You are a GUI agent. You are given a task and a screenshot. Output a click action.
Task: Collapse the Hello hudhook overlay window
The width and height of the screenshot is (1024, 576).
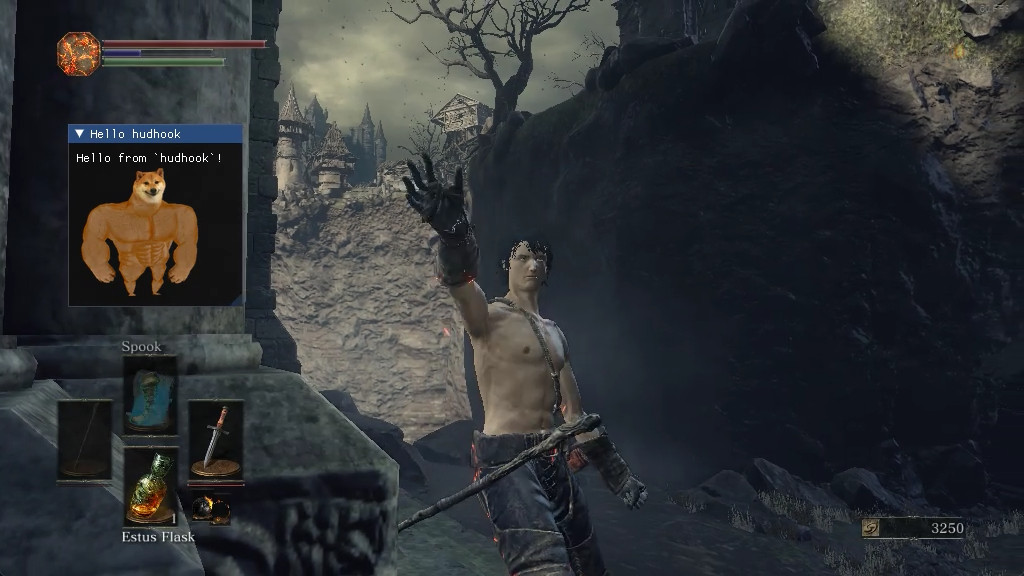(x=79, y=134)
